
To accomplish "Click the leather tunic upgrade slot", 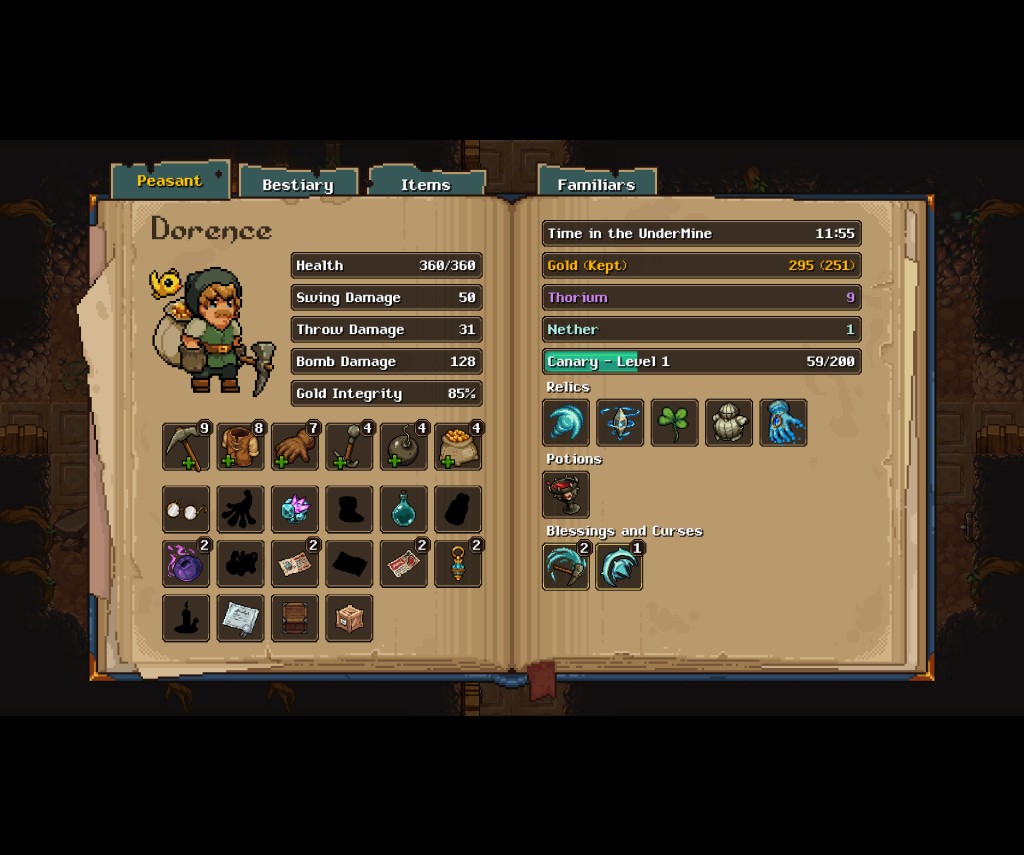I will 241,446.
